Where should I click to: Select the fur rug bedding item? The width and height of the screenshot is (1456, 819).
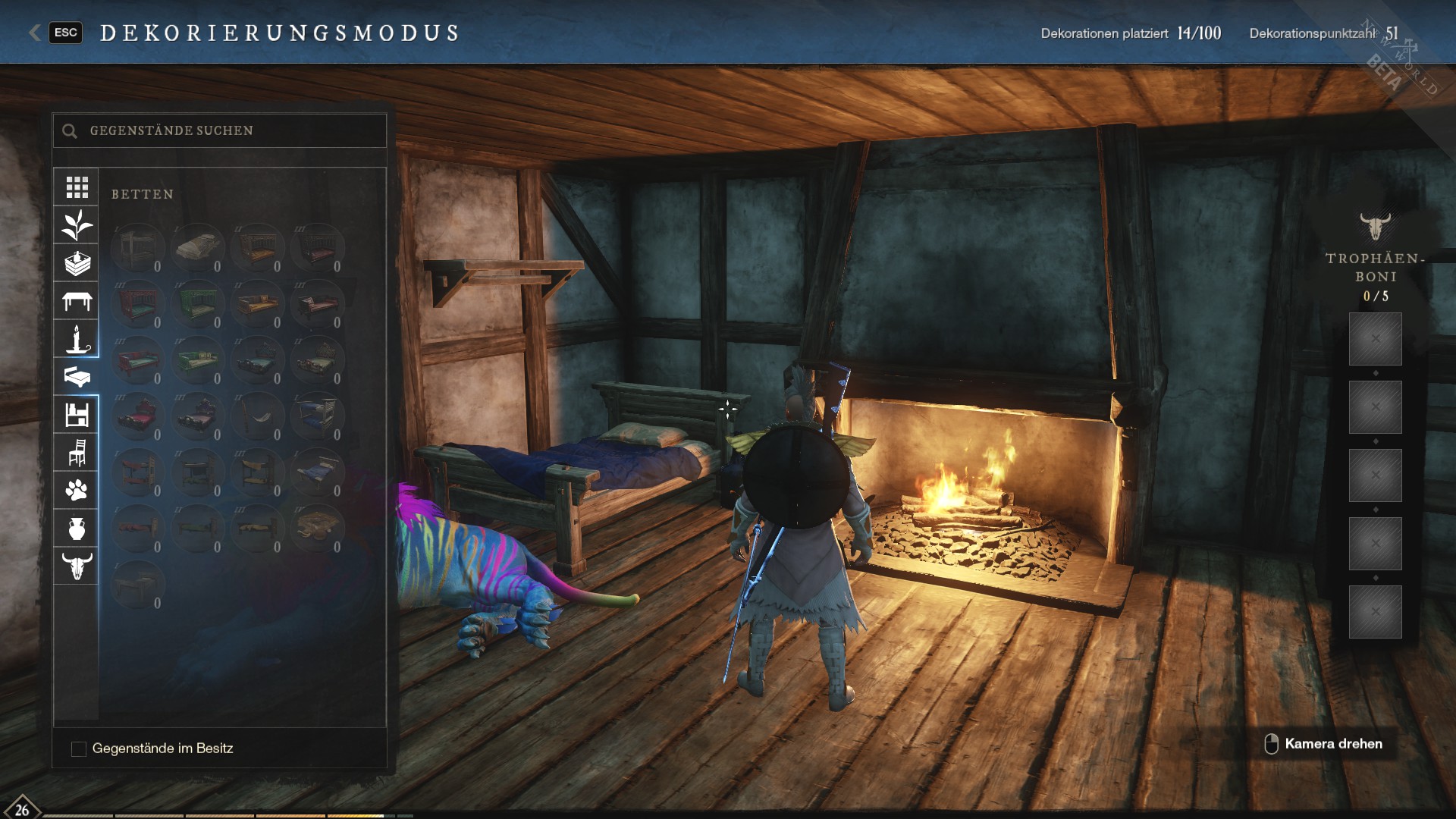point(317,528)
